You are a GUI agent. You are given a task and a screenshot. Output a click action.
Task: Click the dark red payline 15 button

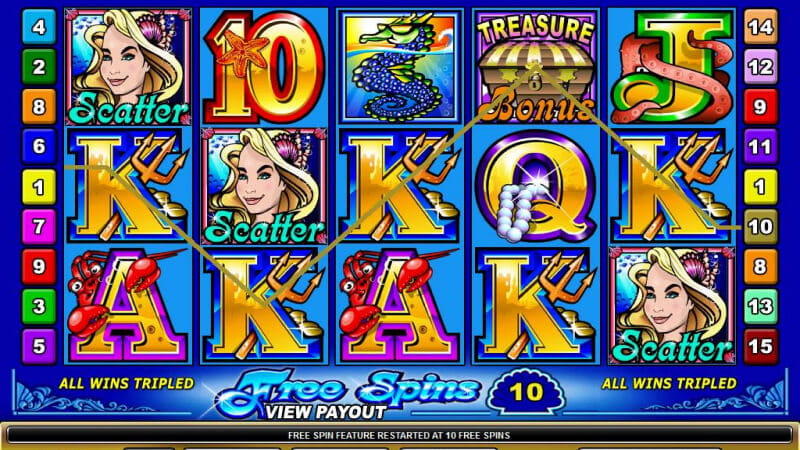point(761,347)
